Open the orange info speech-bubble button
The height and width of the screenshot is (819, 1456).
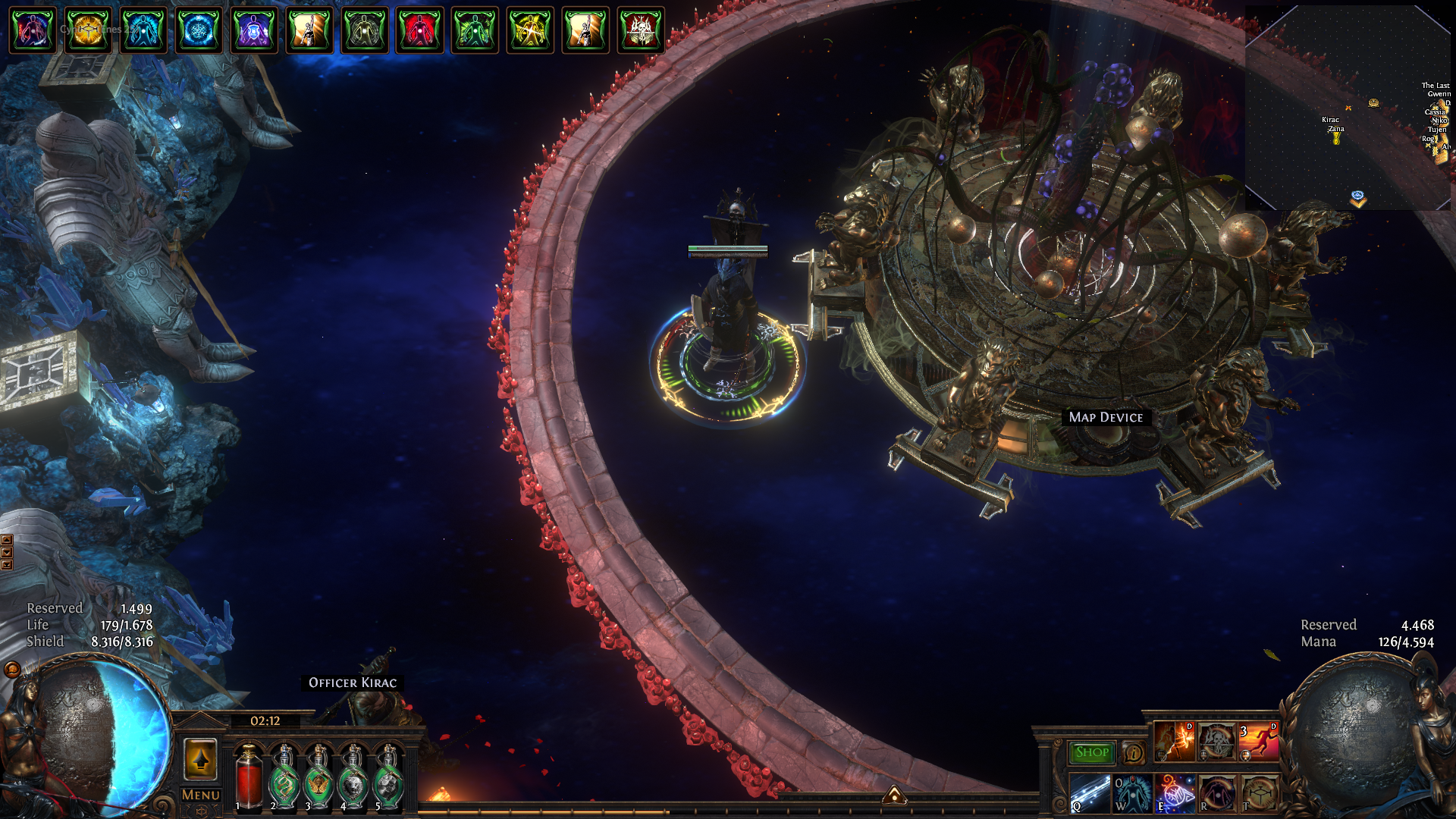(1134, 753)
